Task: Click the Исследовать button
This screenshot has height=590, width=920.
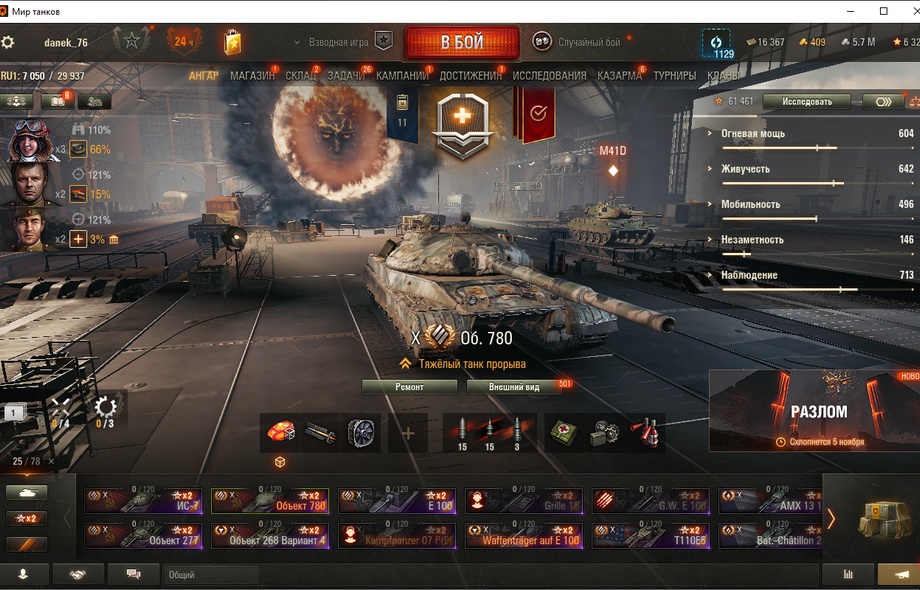Action: (806, 101)
